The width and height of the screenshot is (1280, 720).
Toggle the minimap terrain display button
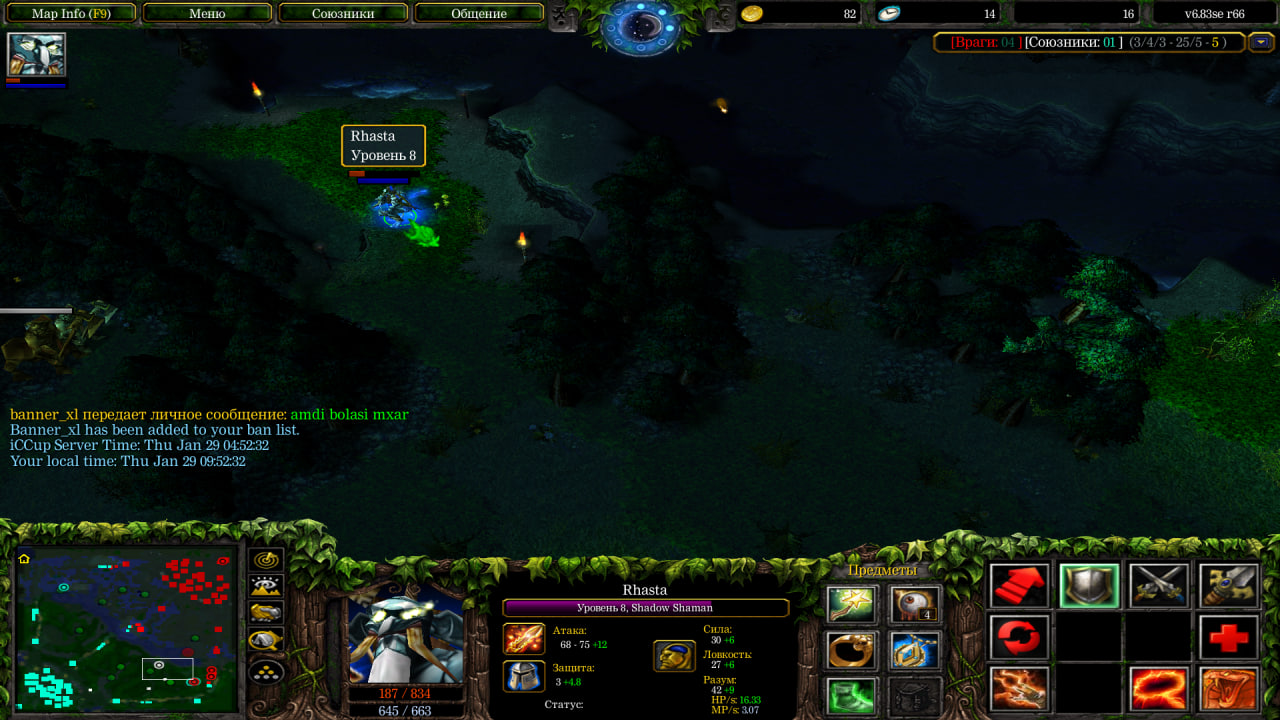(x=266, y=587)
